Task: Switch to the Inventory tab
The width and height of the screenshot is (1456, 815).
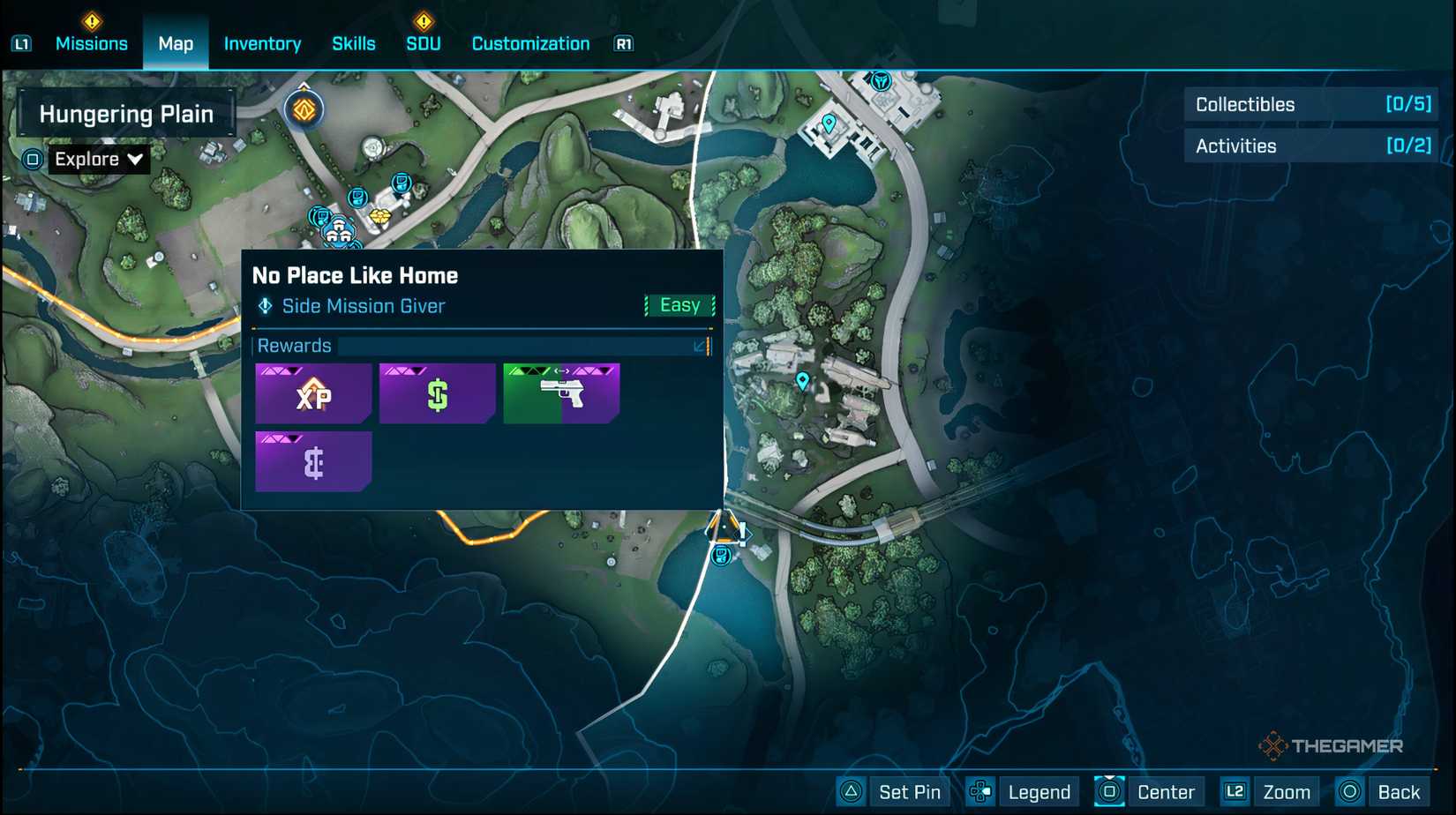Action: point(262,43)
